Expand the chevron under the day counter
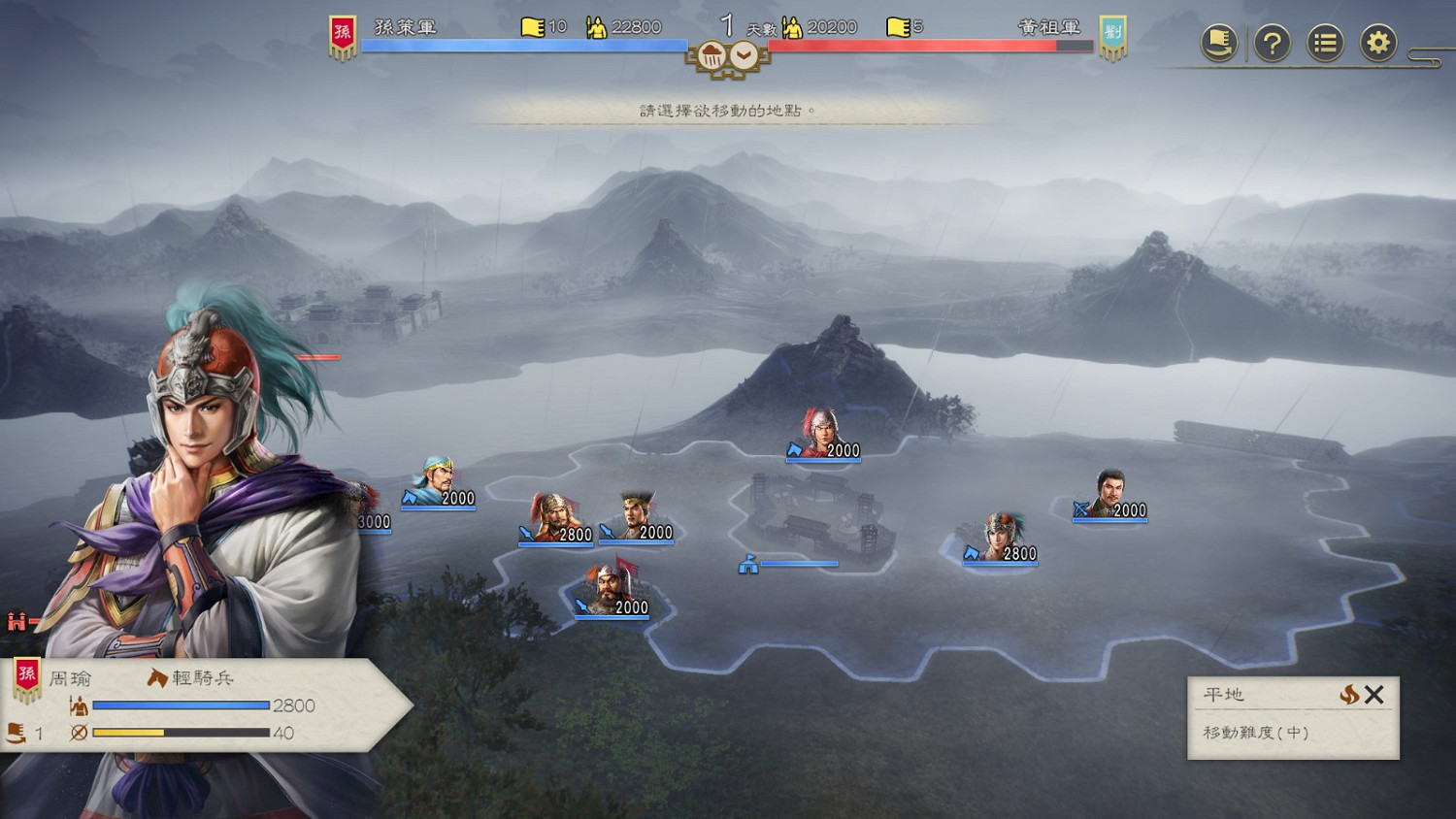1456x819 pixels. [744, 56]
